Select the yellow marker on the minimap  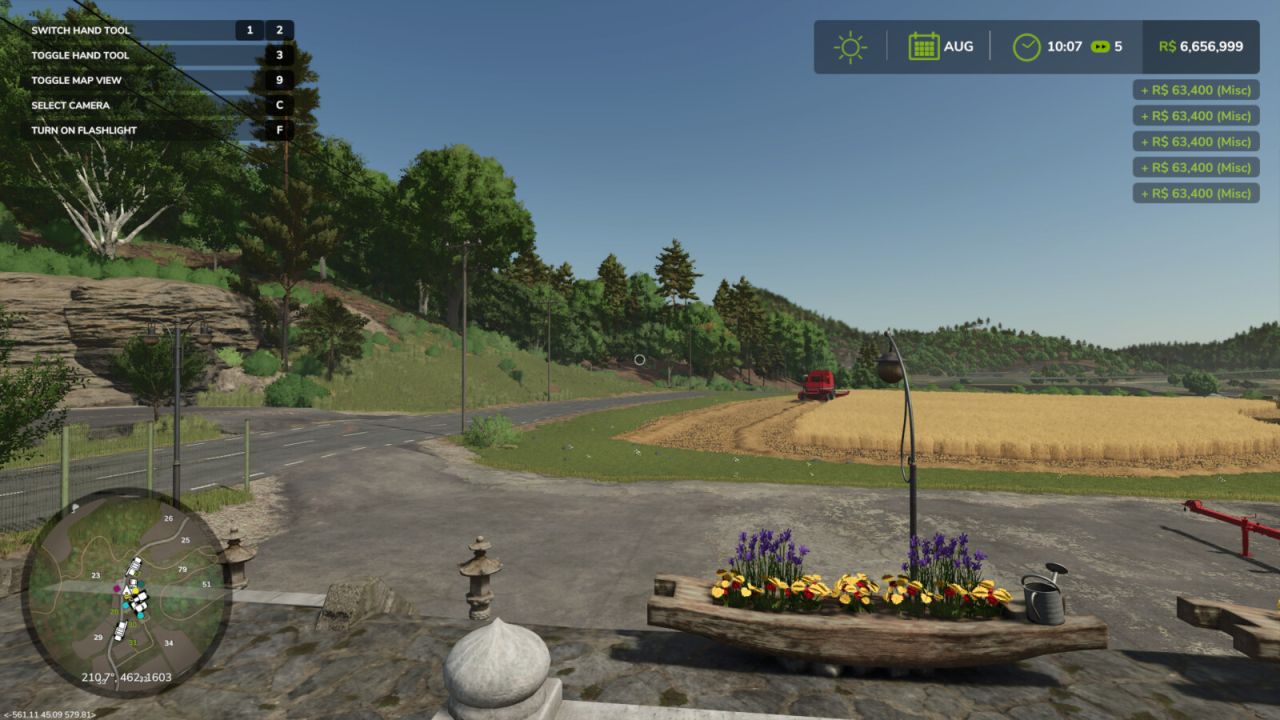(136, 591)
